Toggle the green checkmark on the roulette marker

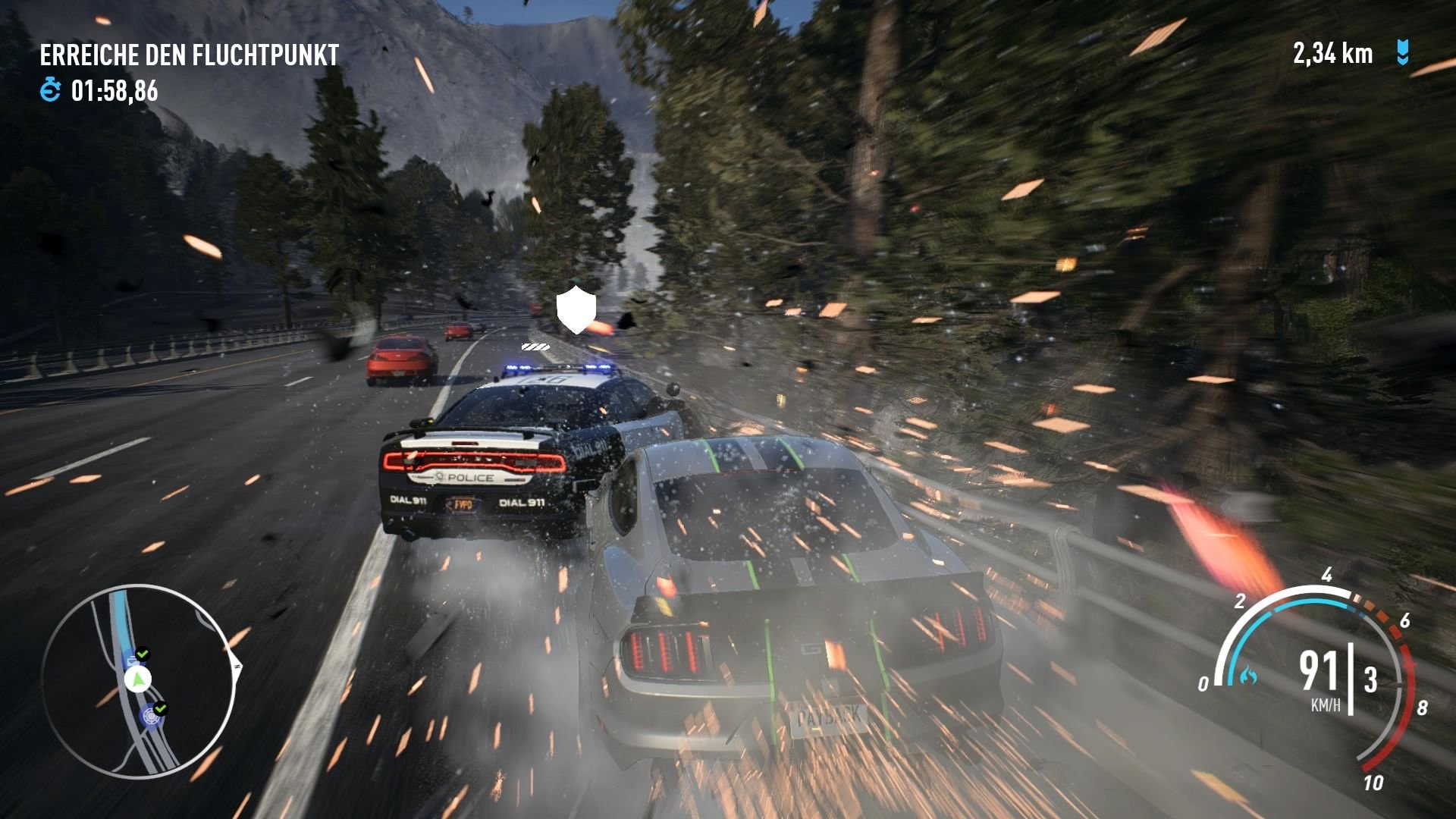(161, 708)
